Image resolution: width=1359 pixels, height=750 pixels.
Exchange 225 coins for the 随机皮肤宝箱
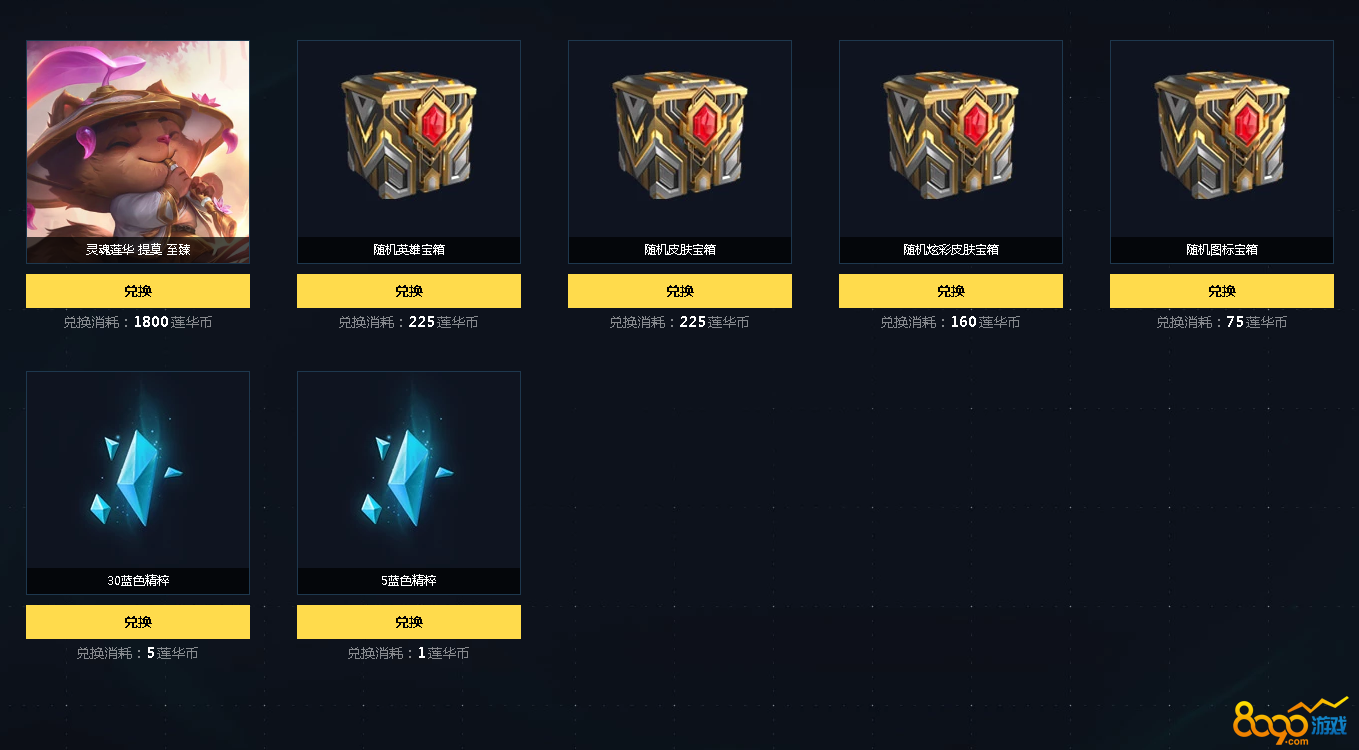[680, 291]
